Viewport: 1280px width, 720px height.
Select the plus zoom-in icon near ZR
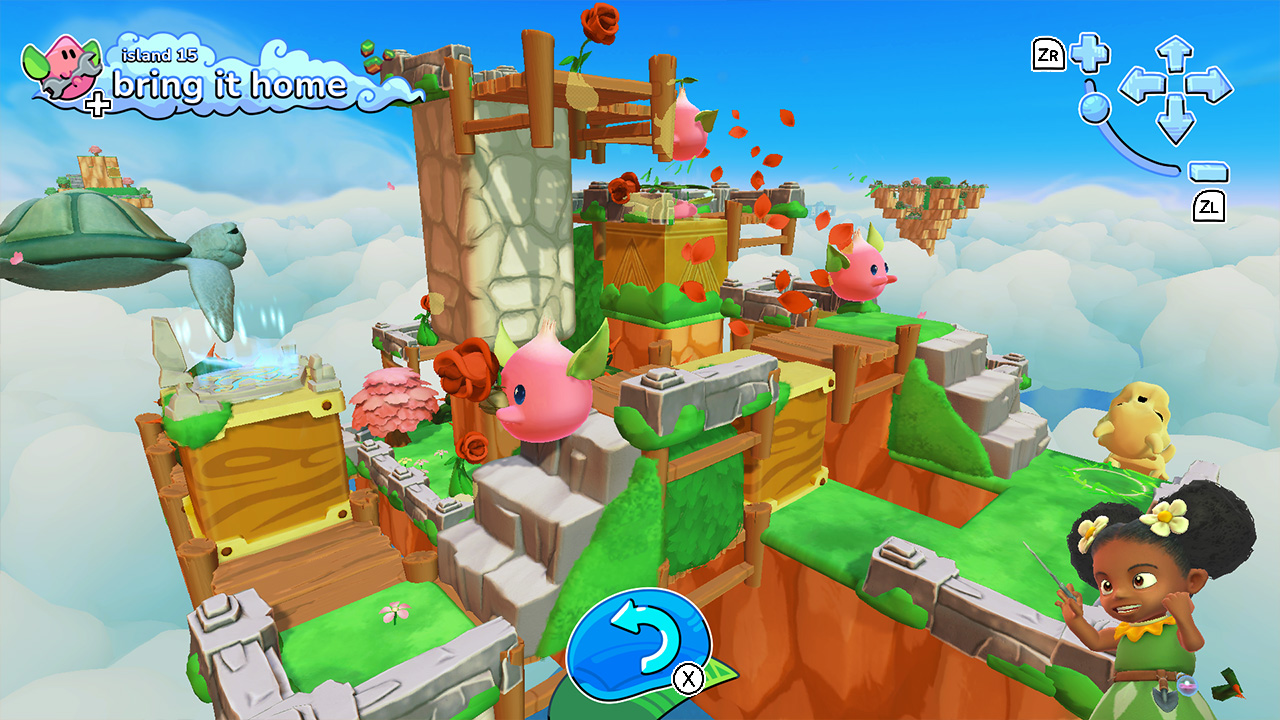[1089, 53]
